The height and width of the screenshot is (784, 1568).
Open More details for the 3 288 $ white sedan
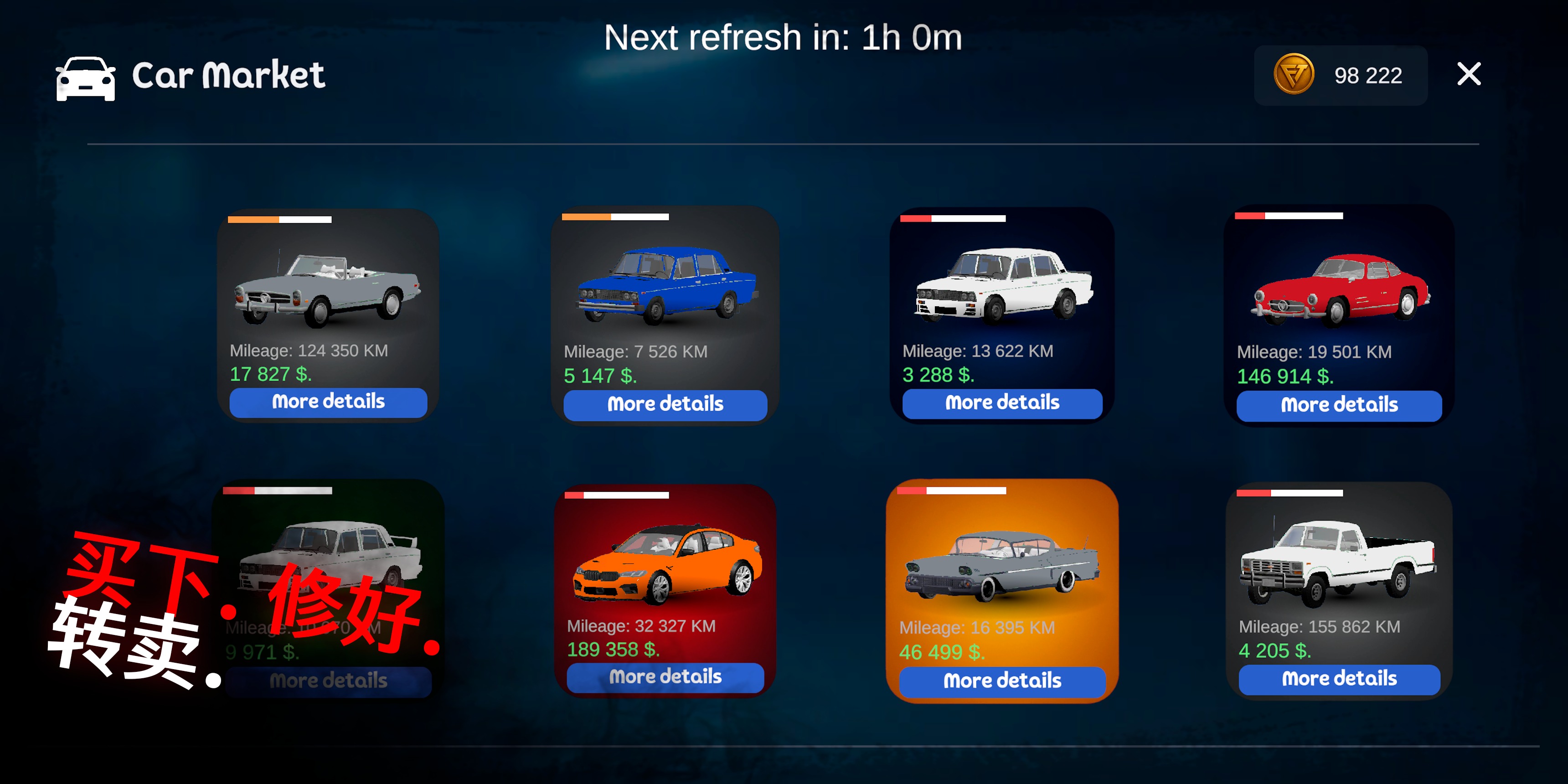pyautogui.click(x=1001, y=402)
